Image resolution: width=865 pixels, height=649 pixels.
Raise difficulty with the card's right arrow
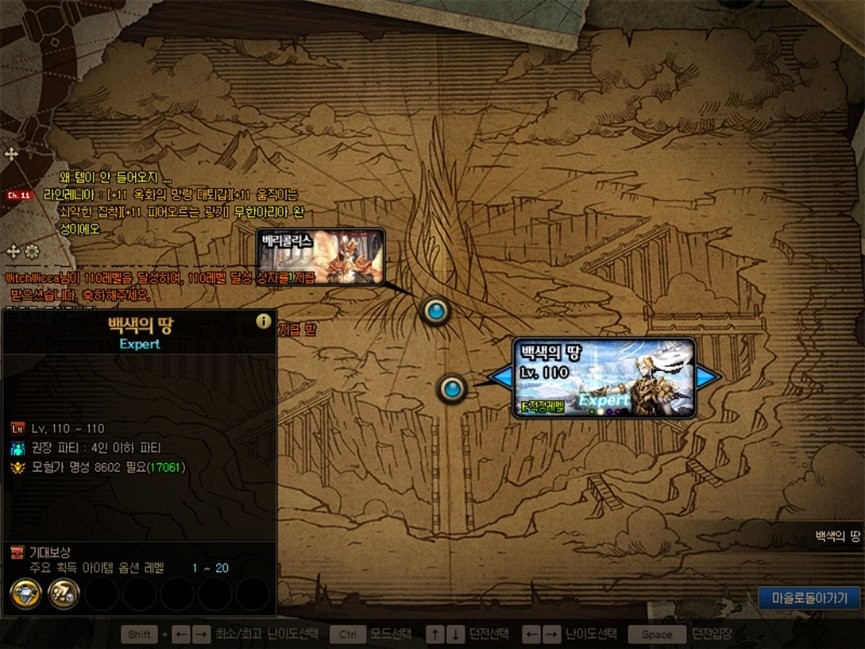click(708, 377)
